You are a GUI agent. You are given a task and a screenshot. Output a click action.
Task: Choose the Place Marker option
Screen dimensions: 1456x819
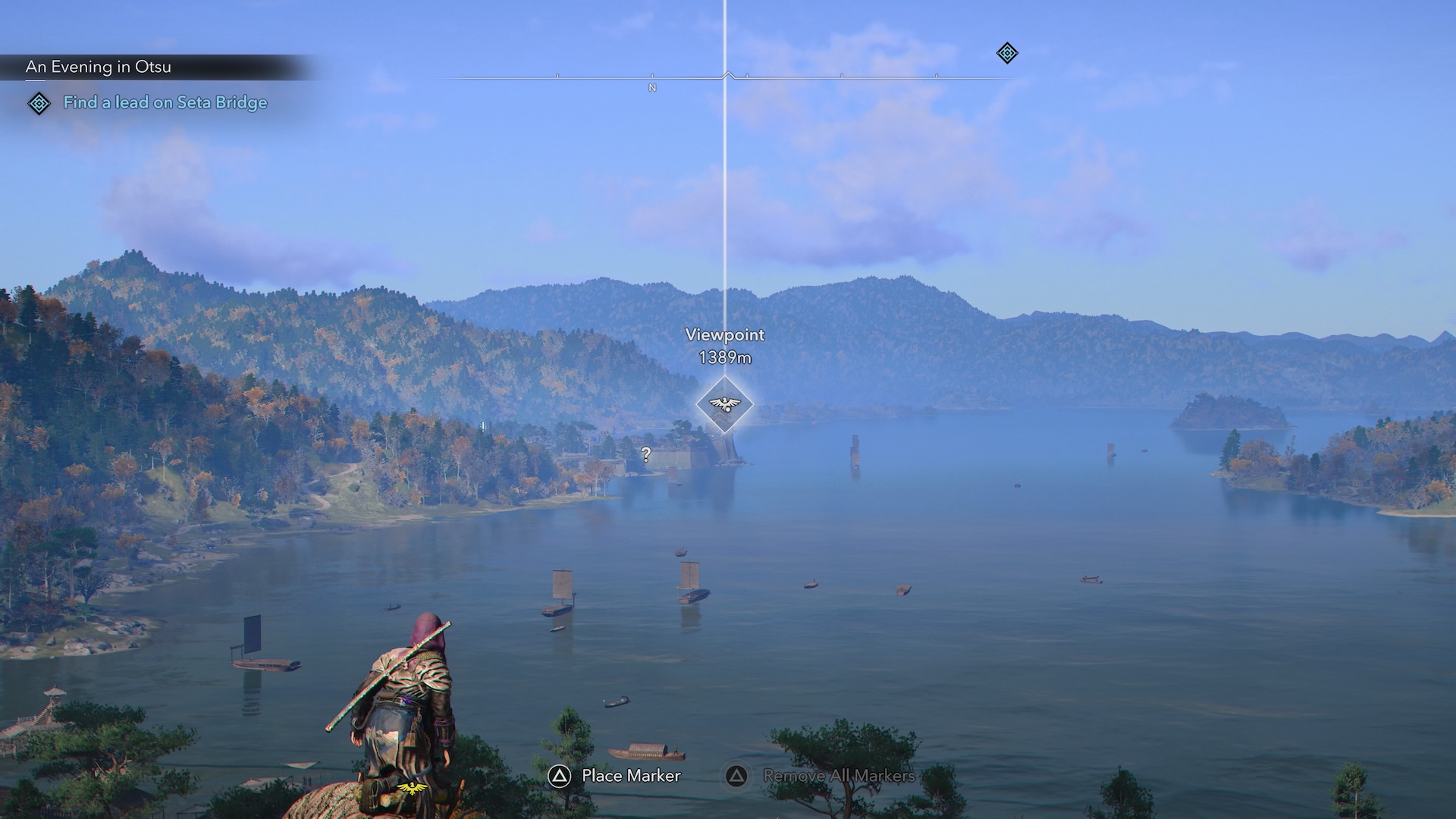(614, 776)
